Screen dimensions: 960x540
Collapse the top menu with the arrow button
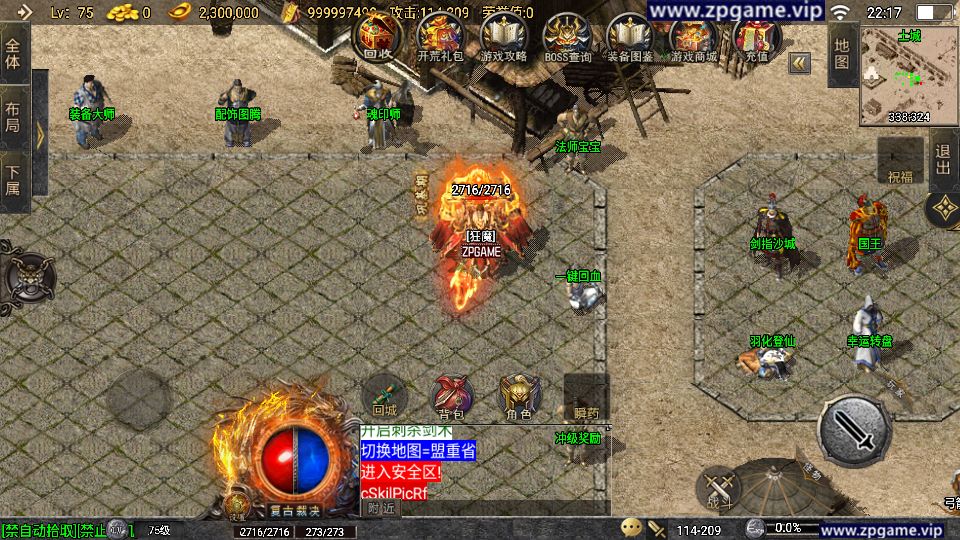[x=799, y=63]
